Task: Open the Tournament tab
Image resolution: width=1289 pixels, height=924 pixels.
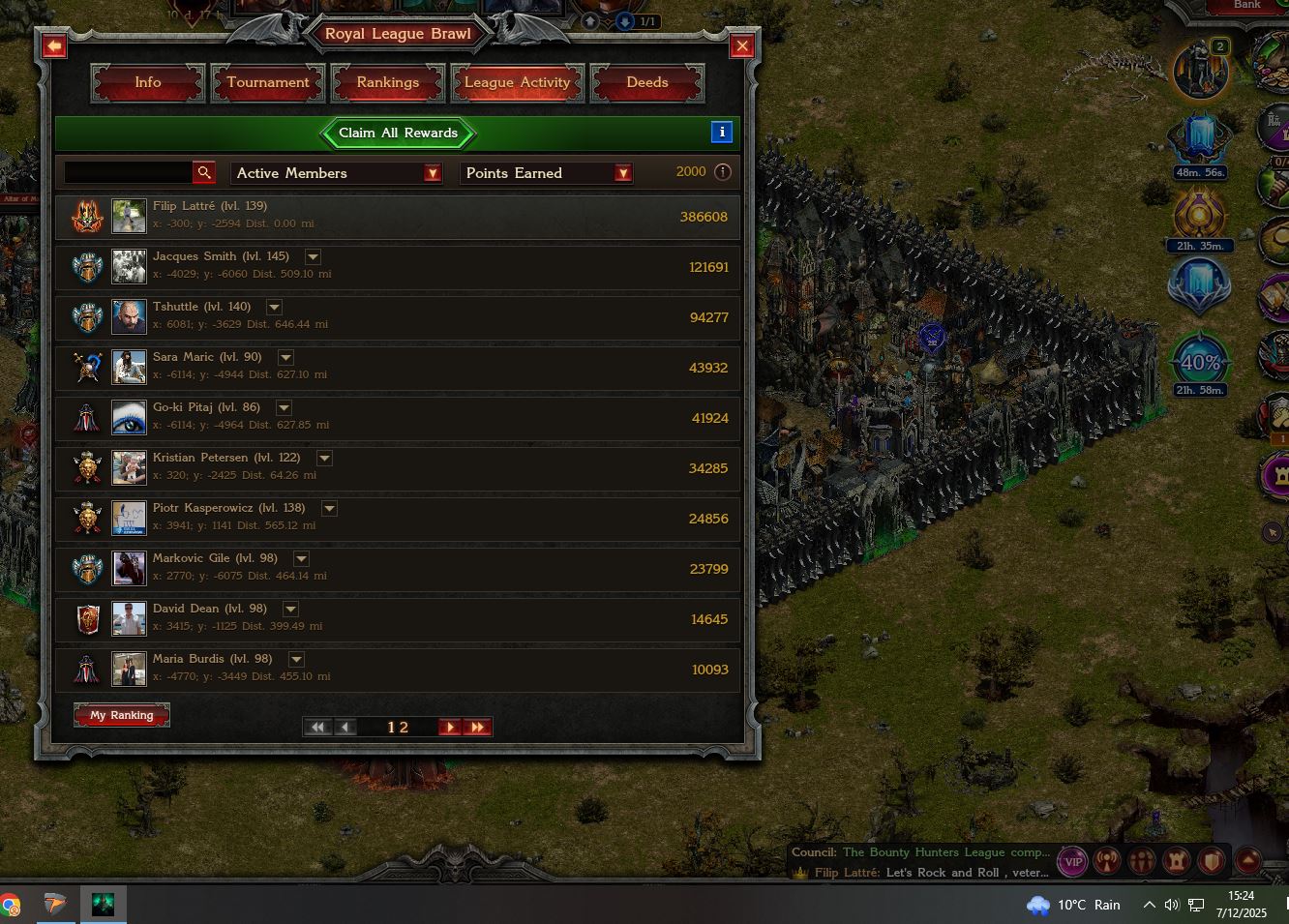Action: pos(268,83)
